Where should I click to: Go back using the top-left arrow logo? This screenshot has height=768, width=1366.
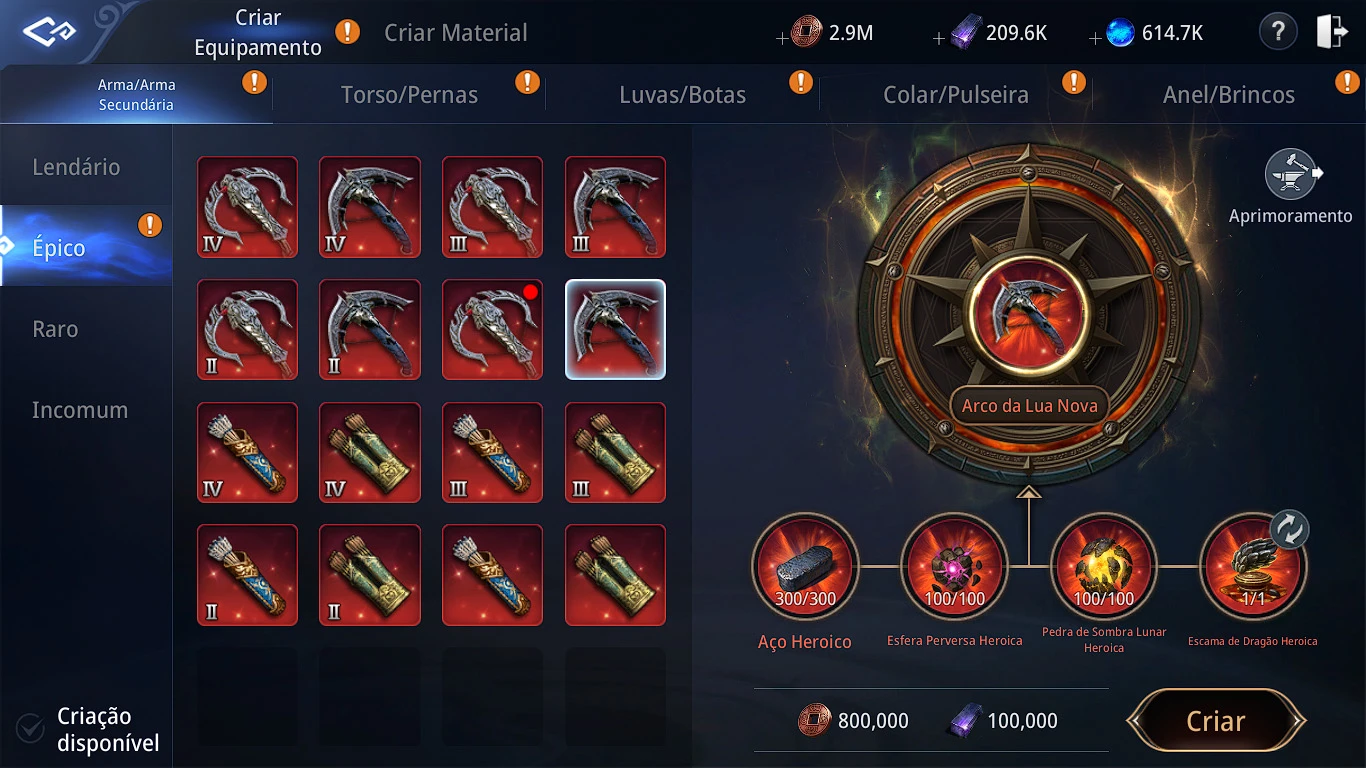click(x=49, y=33)
